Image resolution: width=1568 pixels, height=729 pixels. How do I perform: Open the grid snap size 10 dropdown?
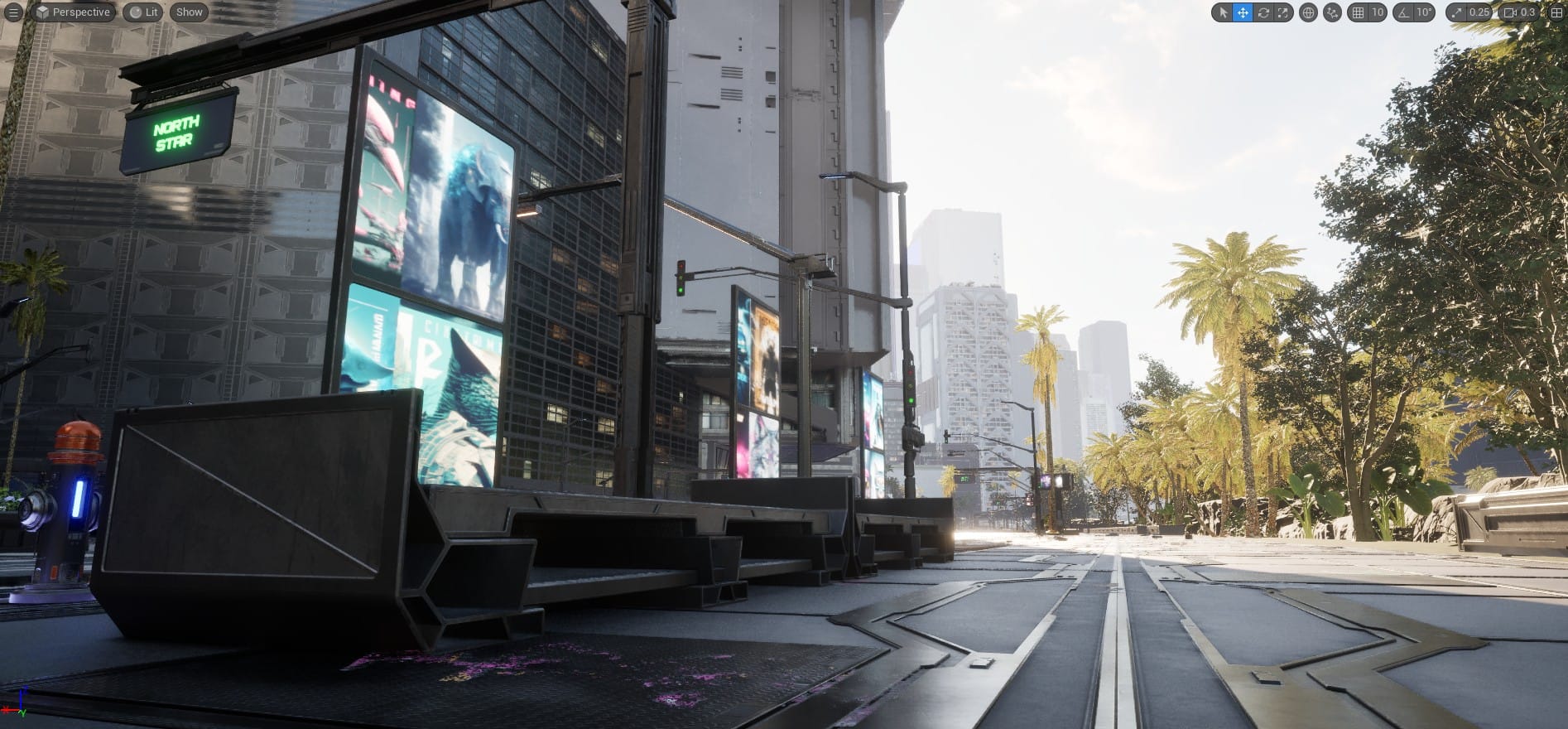click(x=1377, y=12)
